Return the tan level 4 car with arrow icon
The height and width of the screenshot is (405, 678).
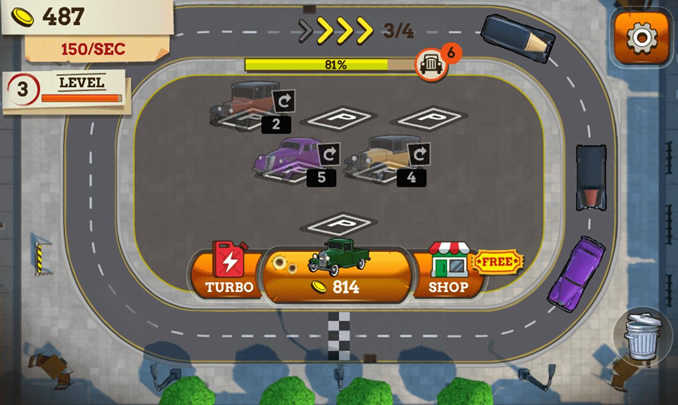point(419,154)
